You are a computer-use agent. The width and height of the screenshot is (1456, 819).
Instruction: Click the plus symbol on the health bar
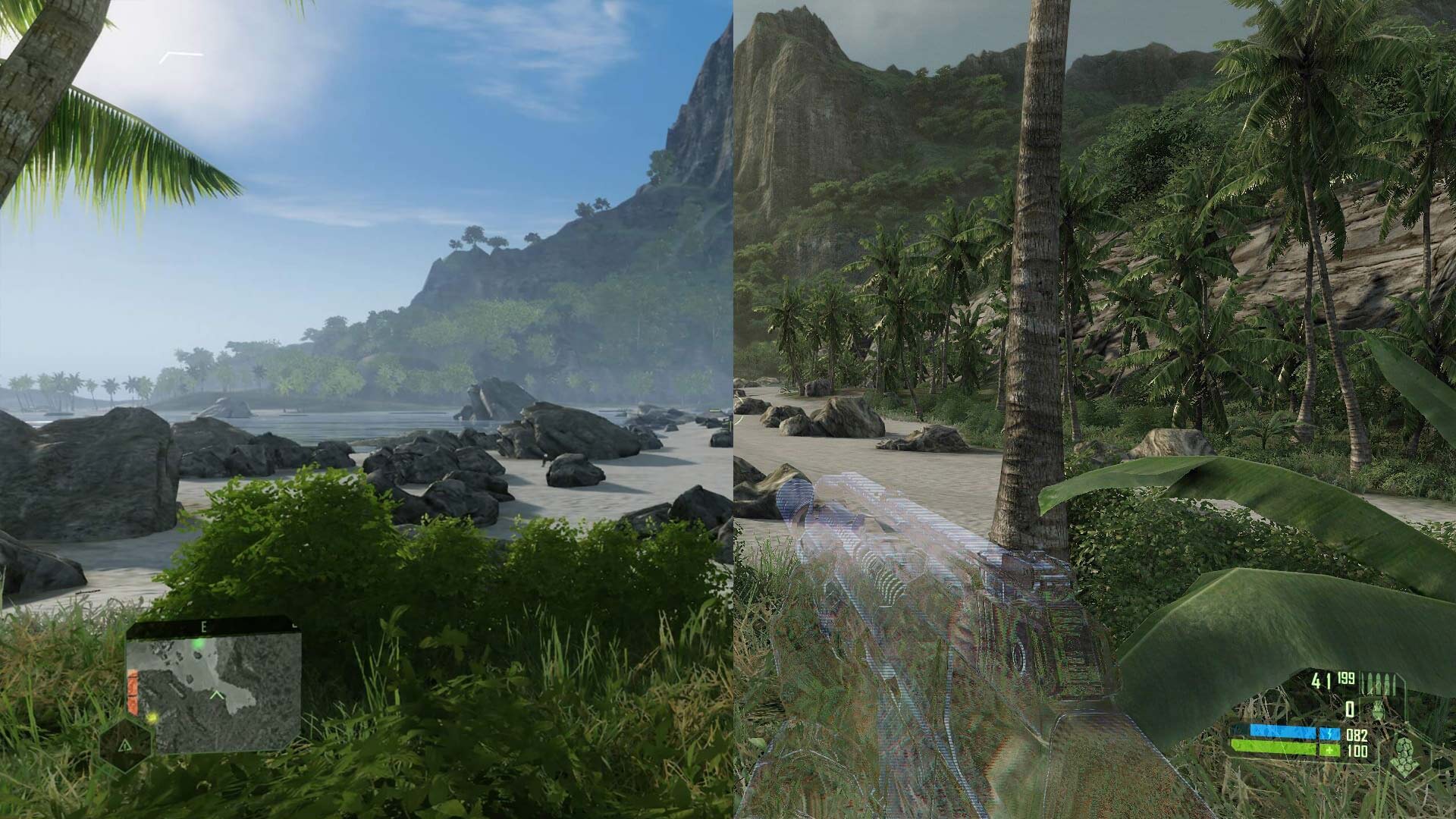point(1329,750)
